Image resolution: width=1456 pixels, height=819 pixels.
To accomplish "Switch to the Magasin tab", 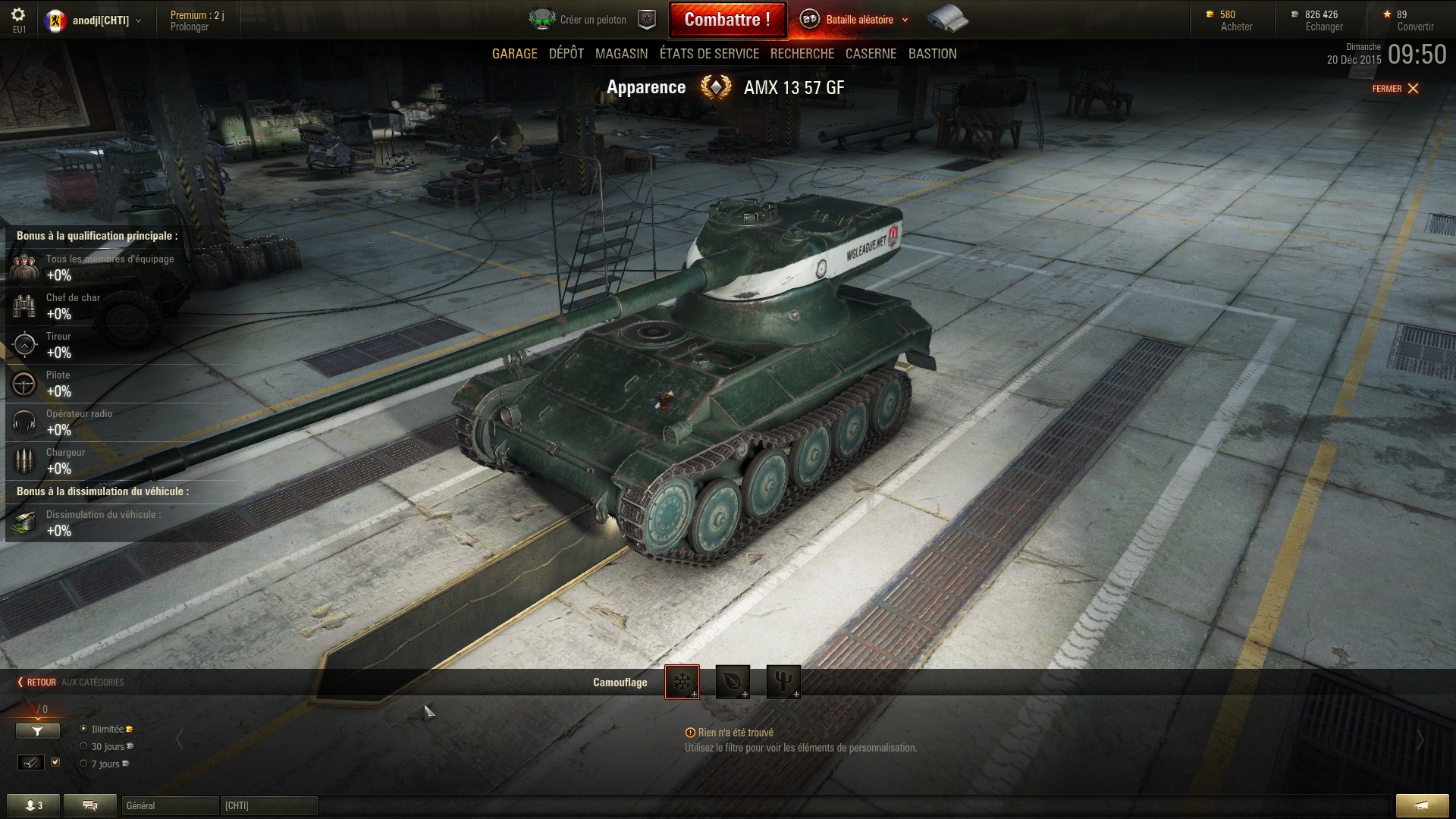I will (621, 54).
